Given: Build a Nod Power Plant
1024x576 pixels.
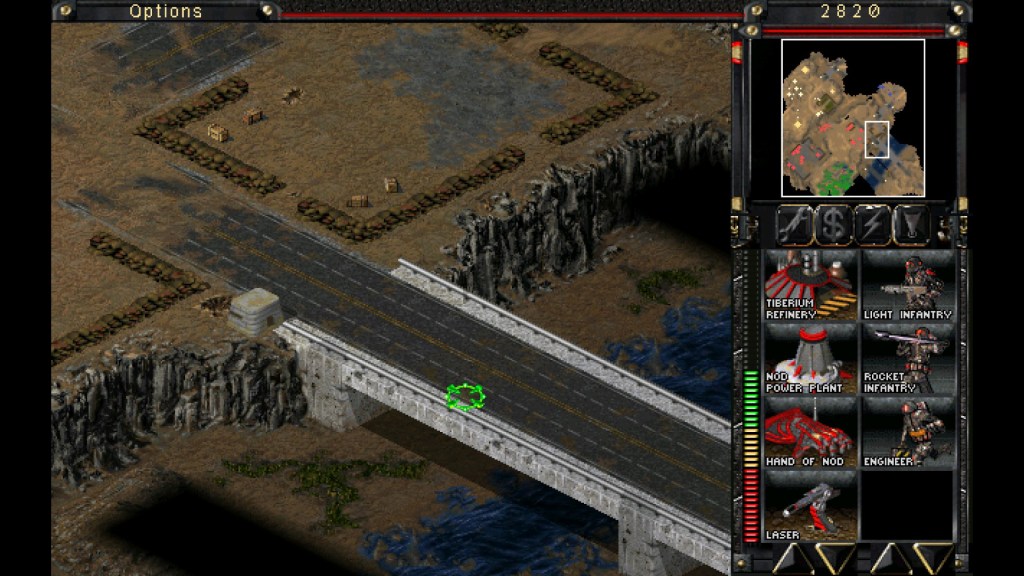Looking at the screenshot, I should click(x=811, y=359).
